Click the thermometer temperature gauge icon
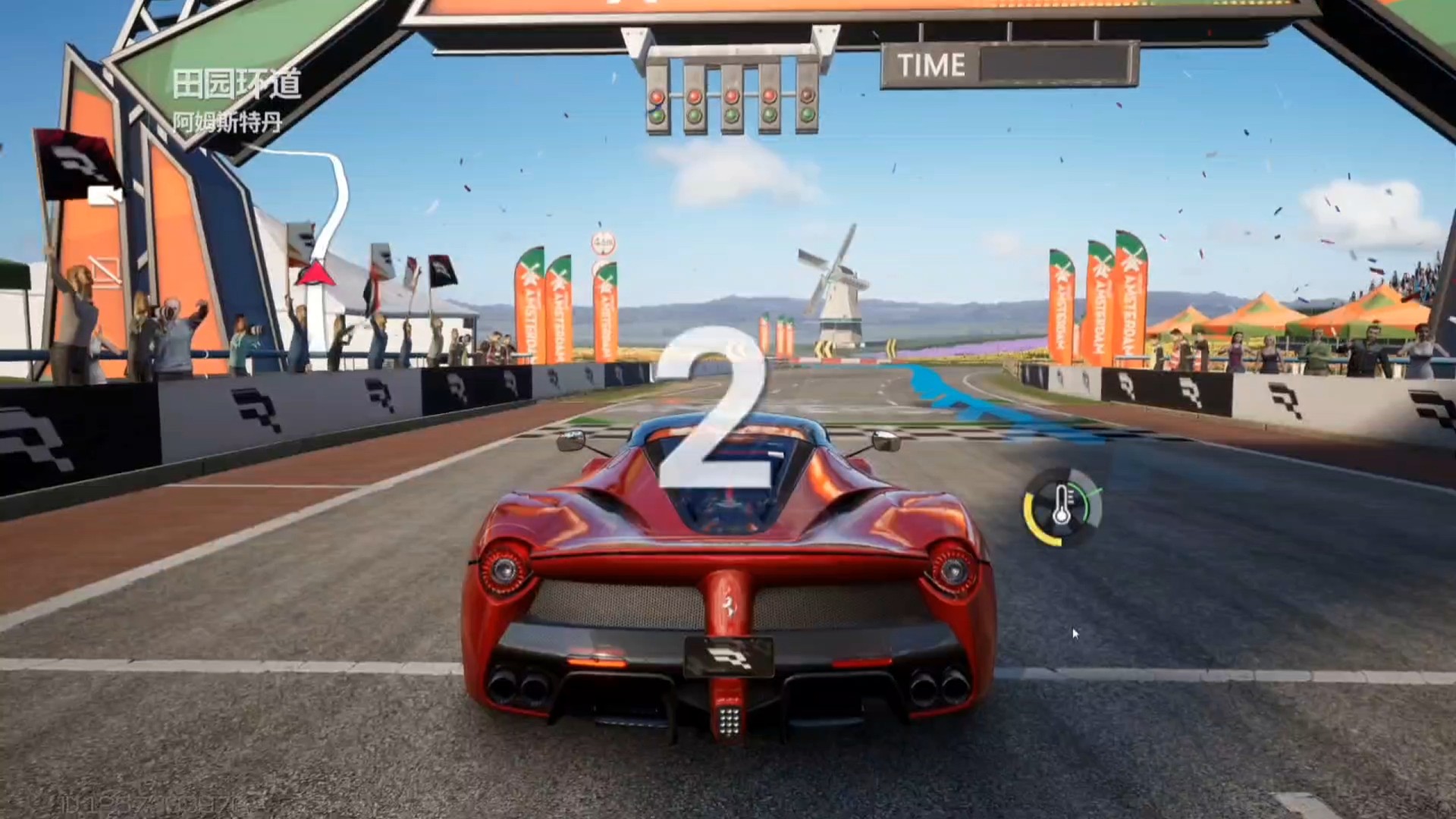Viewport: 1456px width, 819px height. [1062, 507]
